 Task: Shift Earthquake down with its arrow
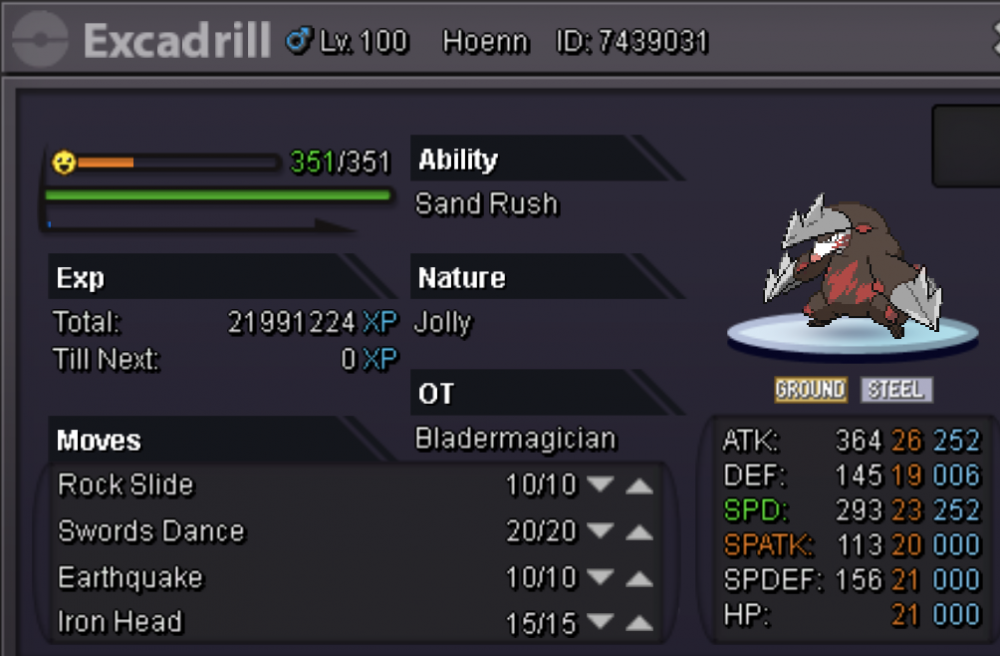(x=600, y=578)
